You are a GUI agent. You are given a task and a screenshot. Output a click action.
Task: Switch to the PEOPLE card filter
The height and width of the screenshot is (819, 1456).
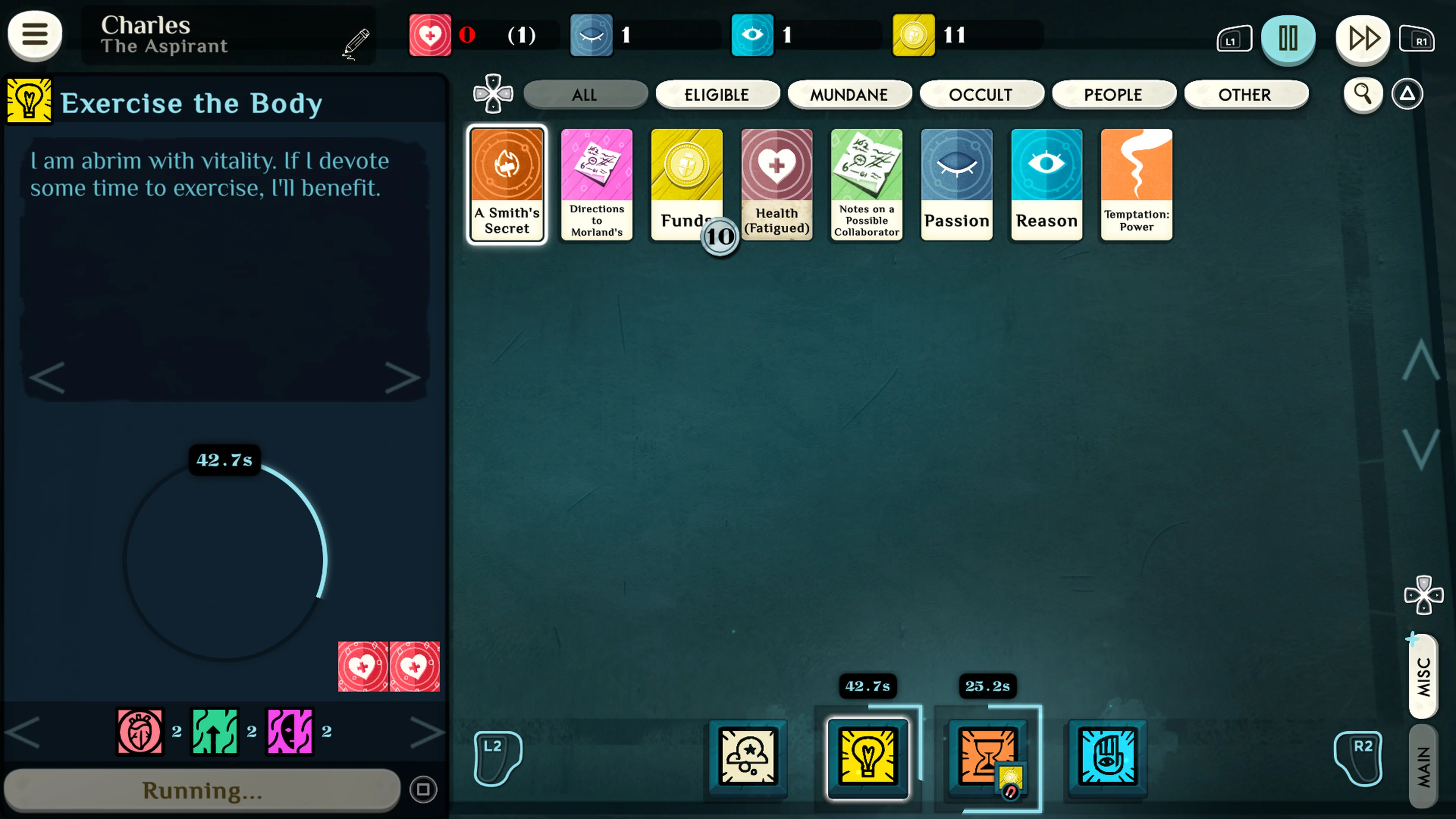click(x=1114, y=94)
